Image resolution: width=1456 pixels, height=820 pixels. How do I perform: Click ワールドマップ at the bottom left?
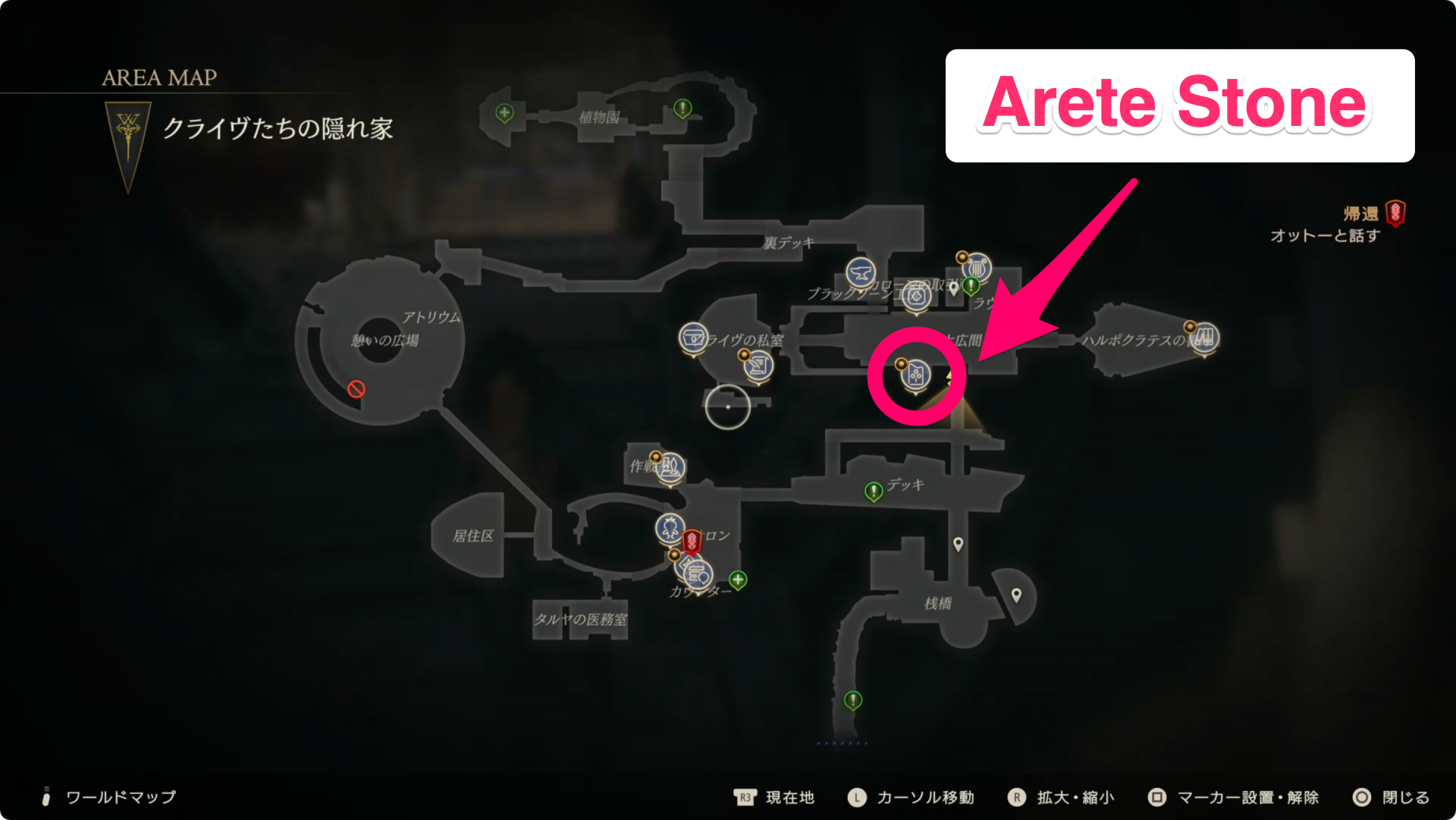tap(120, 797)
